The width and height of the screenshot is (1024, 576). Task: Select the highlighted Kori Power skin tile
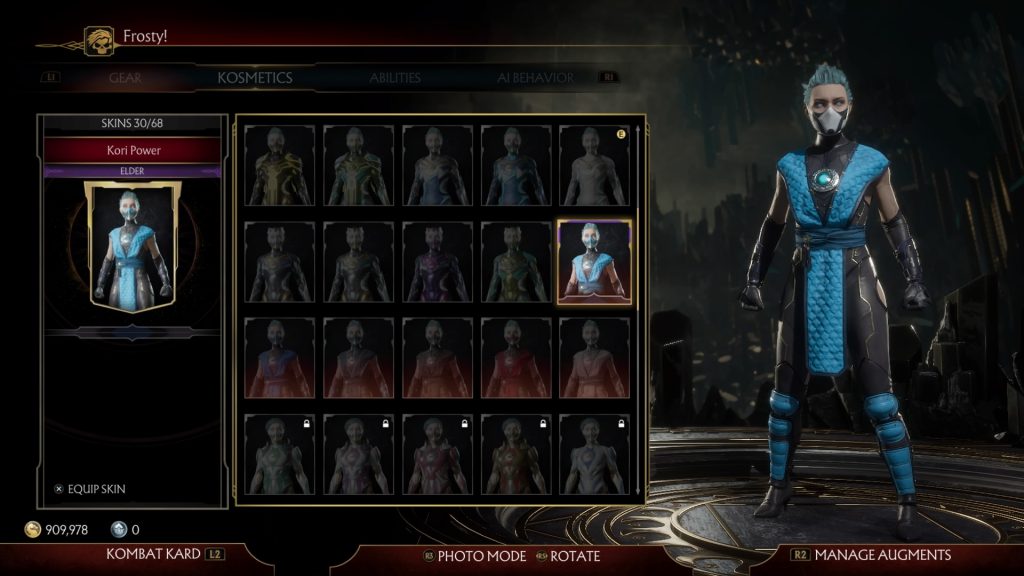(594, 261)
